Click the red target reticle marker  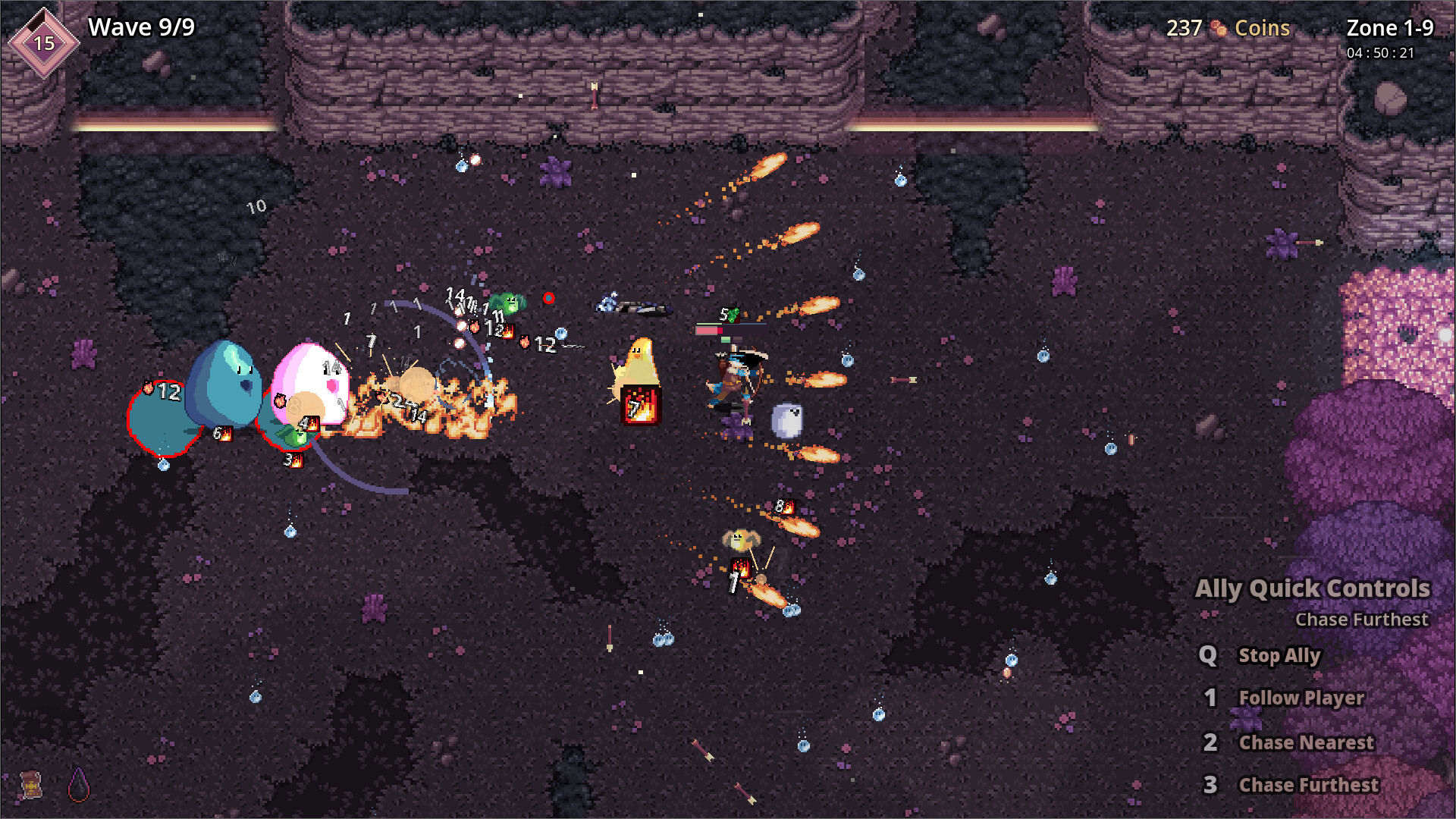549,298
